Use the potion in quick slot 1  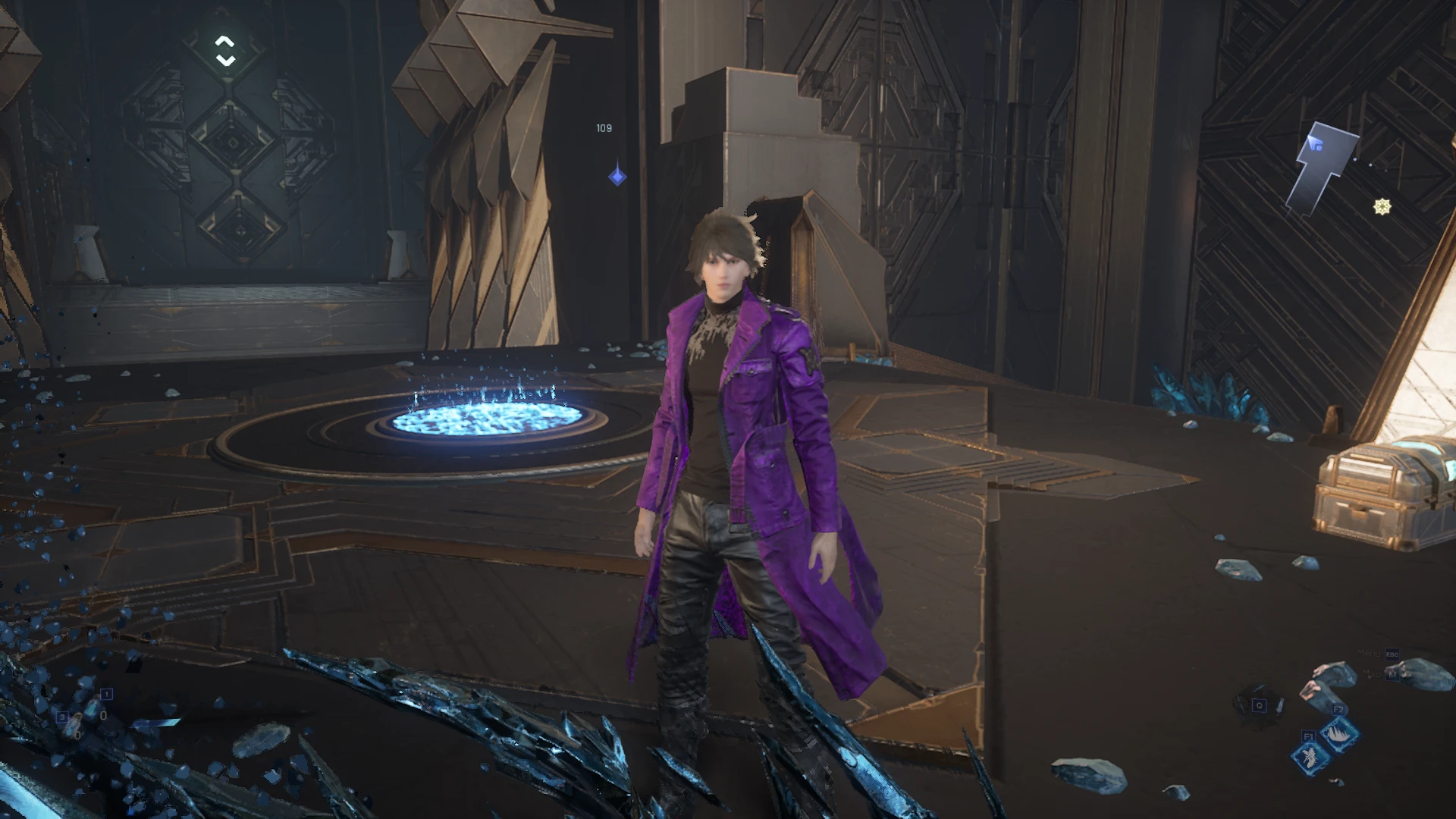tap(94, 711)
